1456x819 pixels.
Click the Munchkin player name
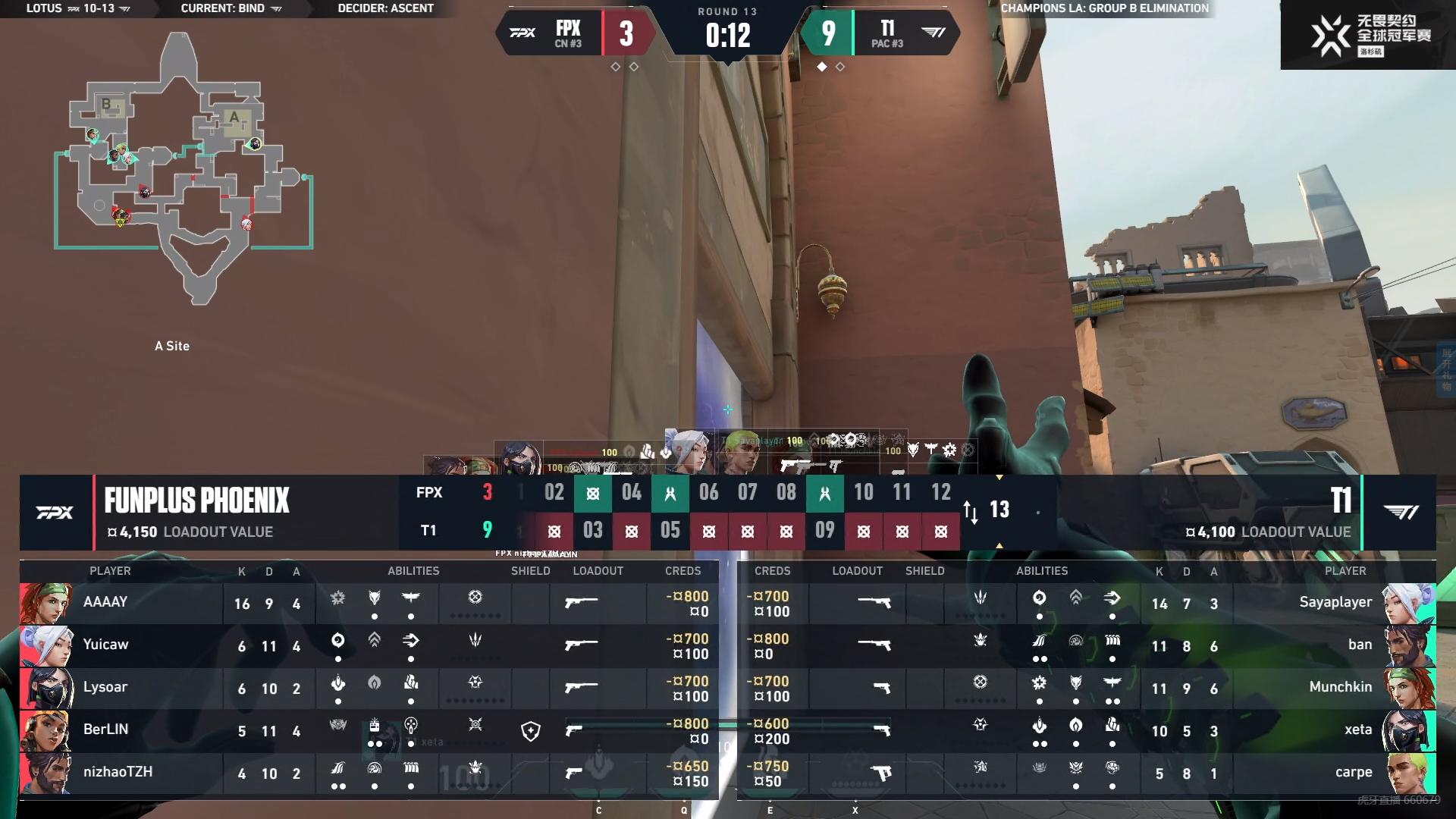pos(1339,687)
